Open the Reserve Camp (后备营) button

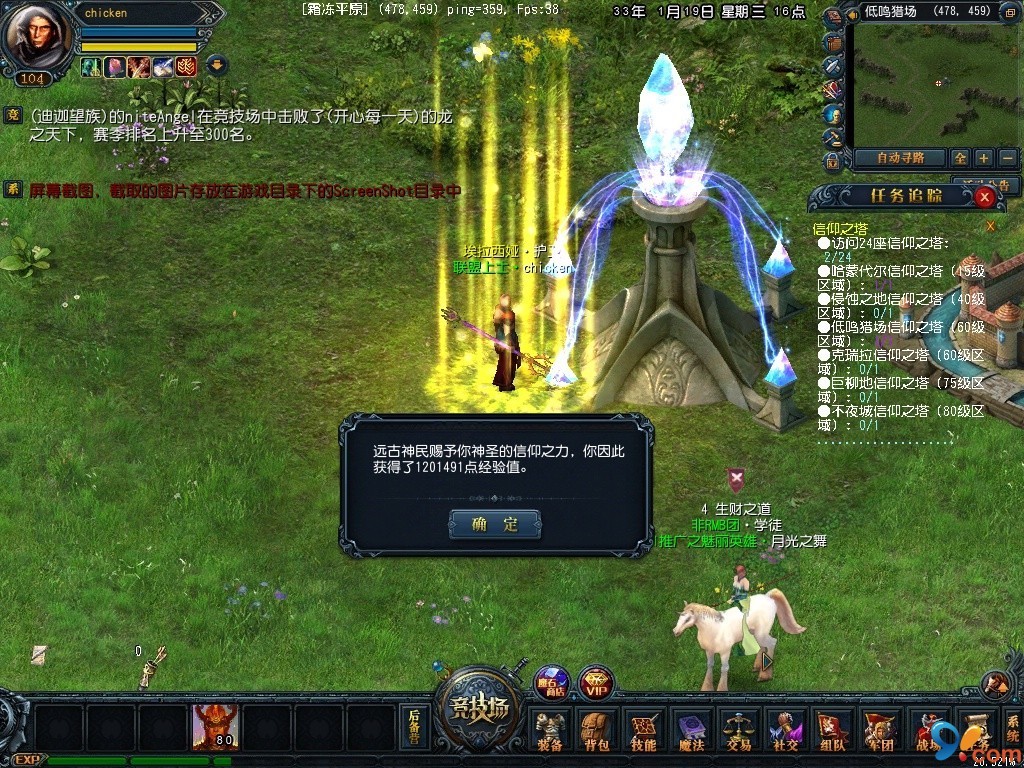(413, 727)
